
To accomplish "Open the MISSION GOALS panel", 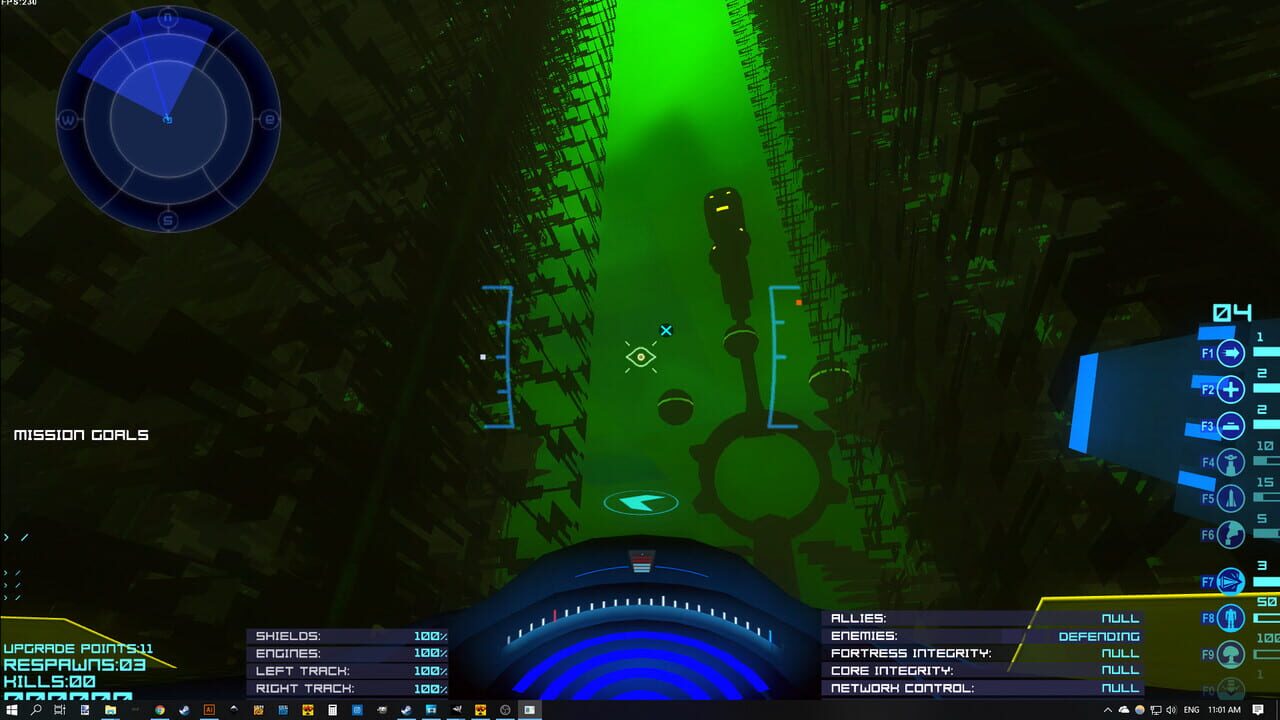I will pos(80,435).
